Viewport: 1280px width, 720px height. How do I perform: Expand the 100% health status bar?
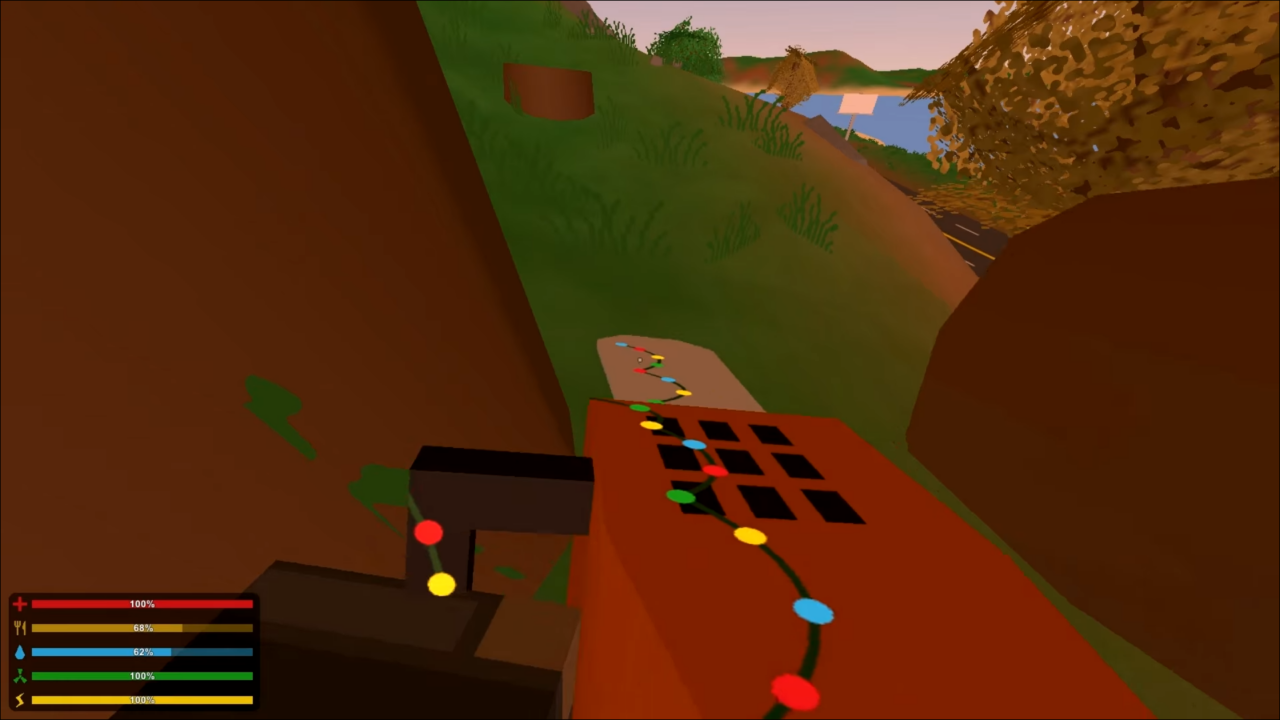tap(142, 603)
